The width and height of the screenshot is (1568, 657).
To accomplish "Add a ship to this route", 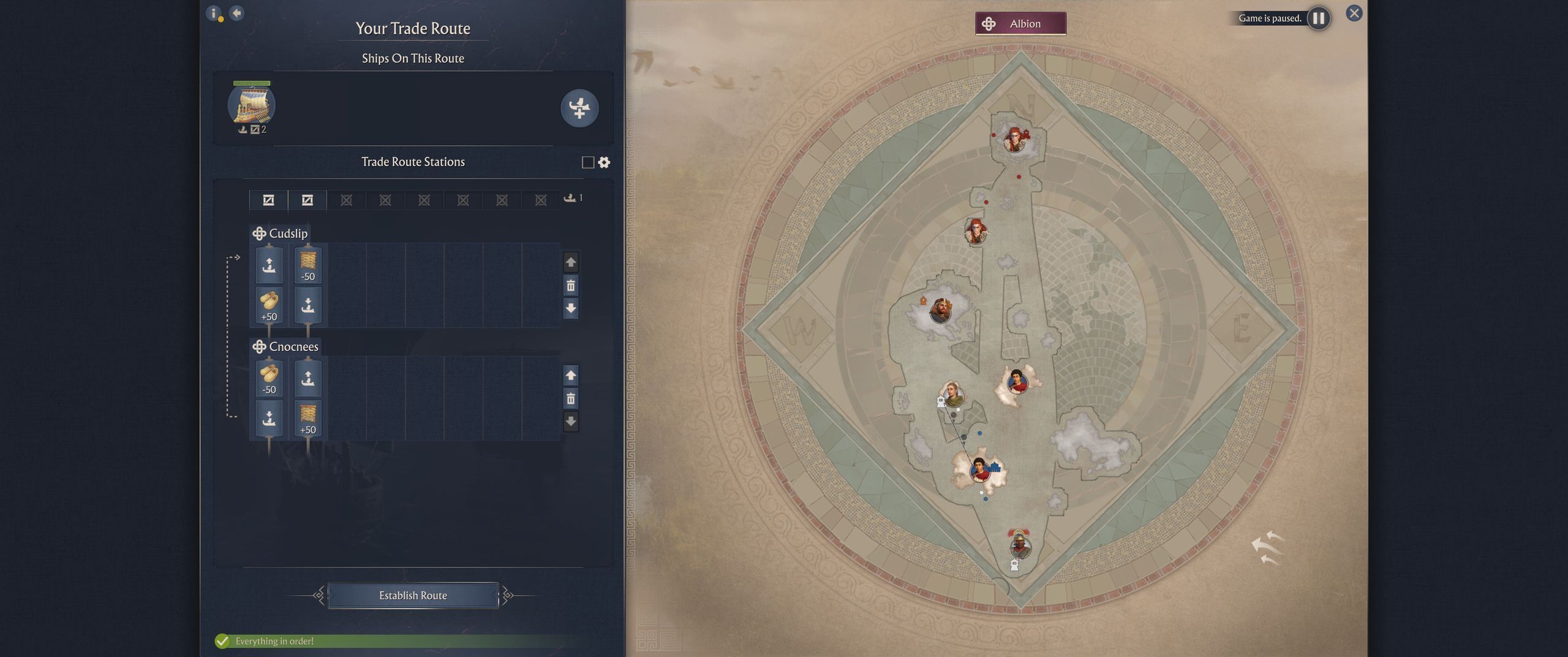I will pyautogui.click(x=579, y=108).
